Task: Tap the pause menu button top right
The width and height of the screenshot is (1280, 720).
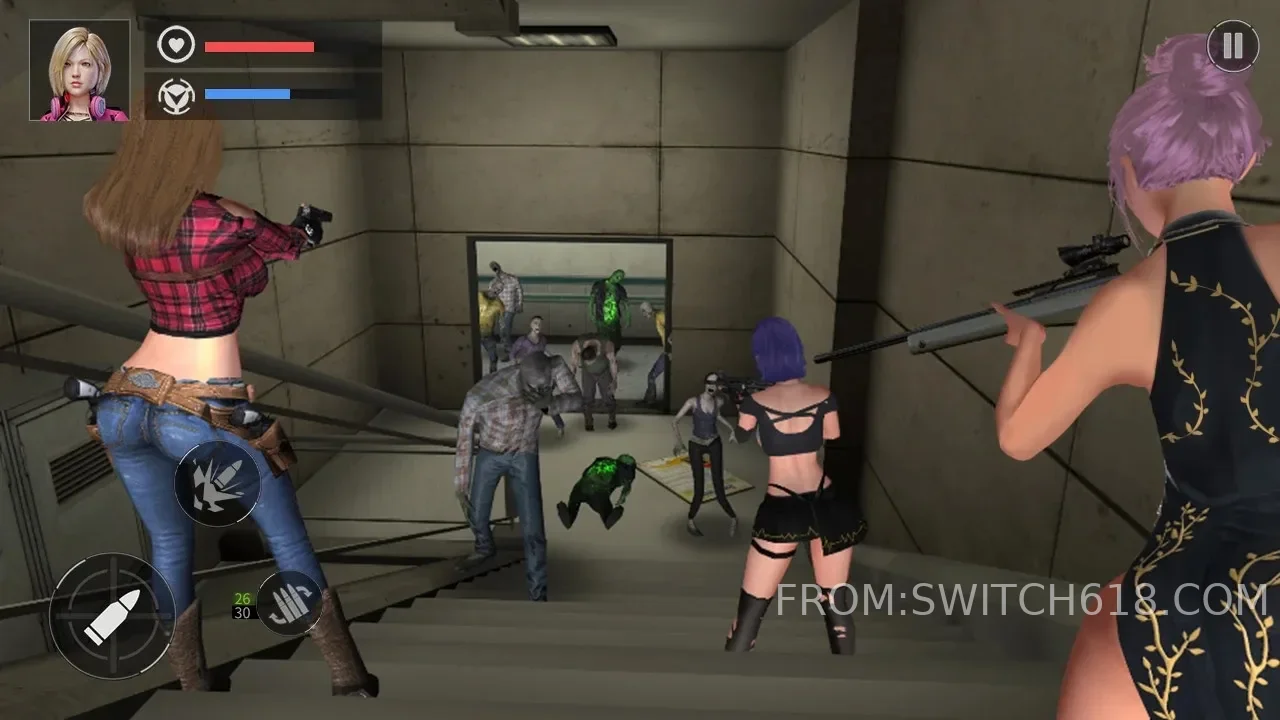Action: tap(1232, 45)
